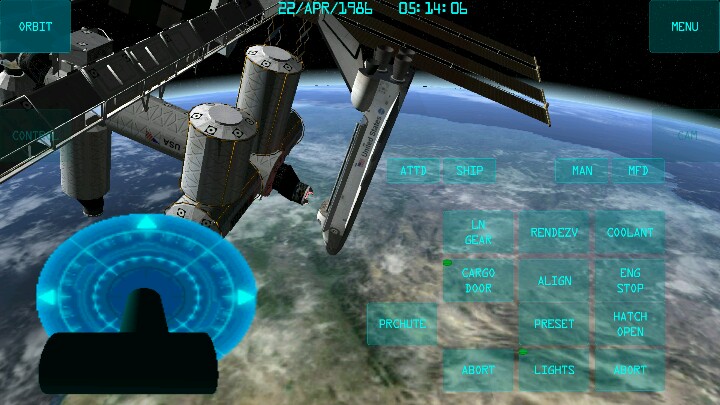Image resolution: width=720 pixels, height=405 pixels.
Task: Tap the joystick pad's up arrow
Action: point(147,223)
